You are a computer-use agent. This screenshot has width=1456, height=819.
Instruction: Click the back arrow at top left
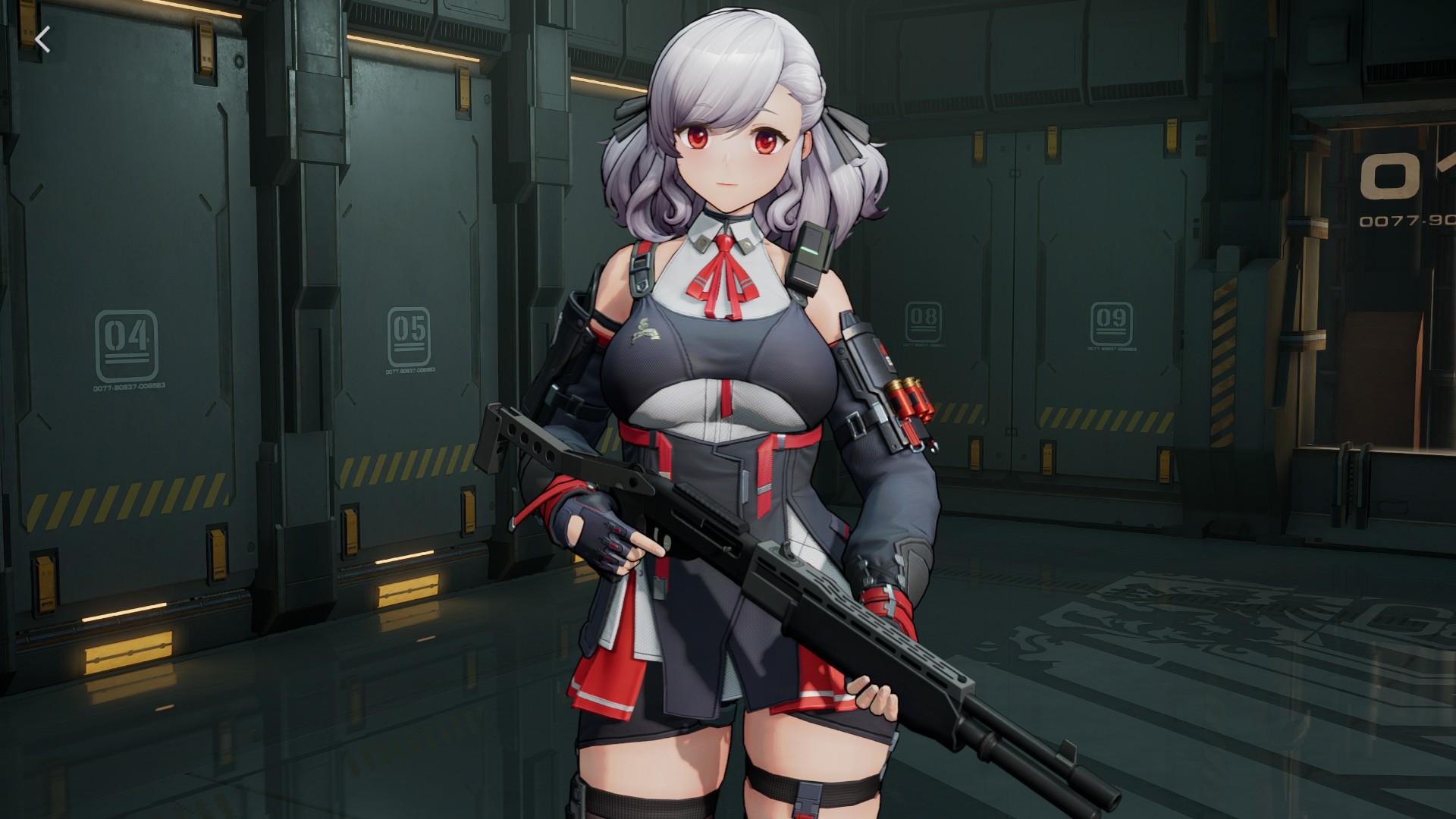click(43, 40)
